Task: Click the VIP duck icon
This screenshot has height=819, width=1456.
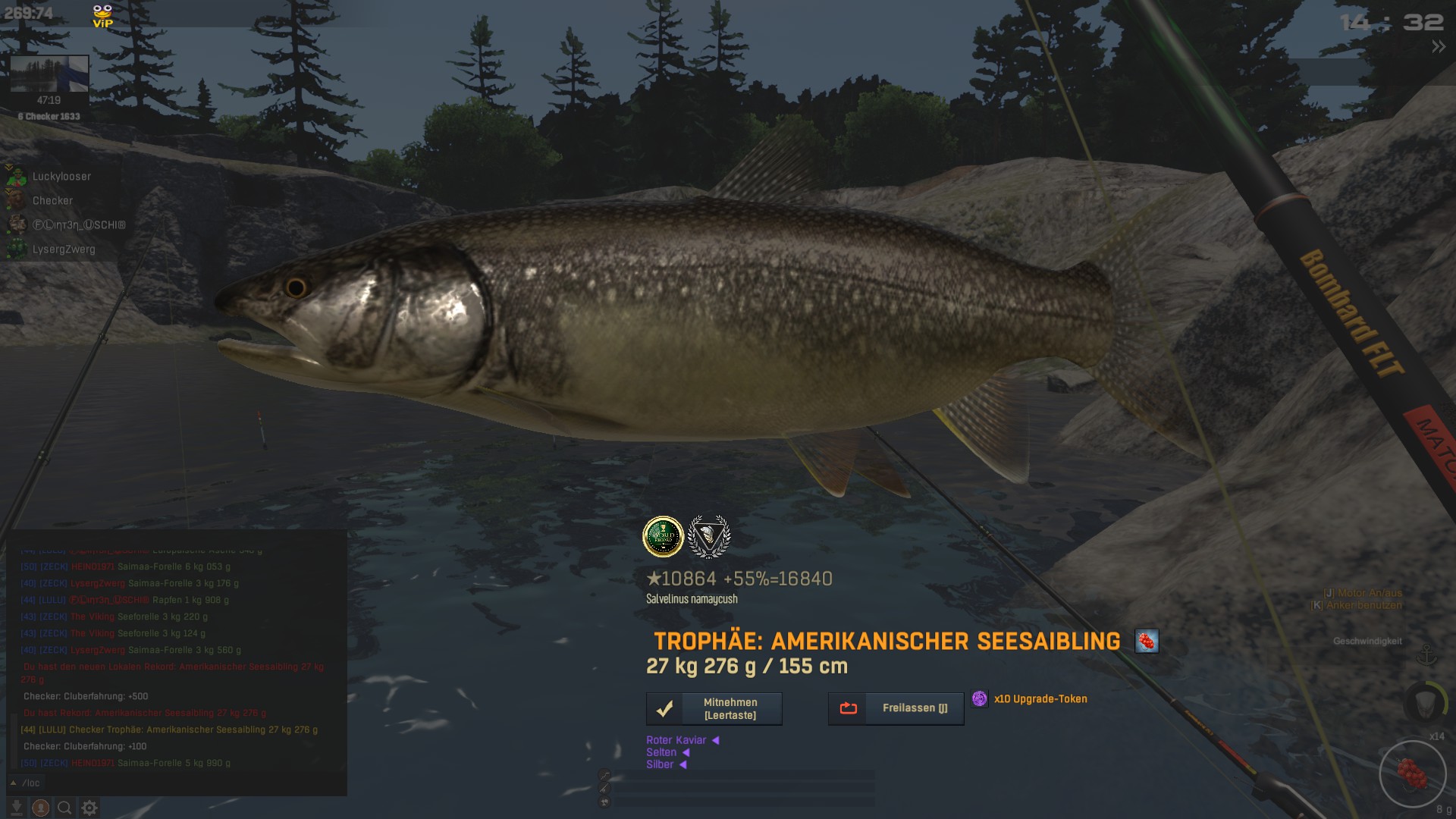Action: (102, 16)
